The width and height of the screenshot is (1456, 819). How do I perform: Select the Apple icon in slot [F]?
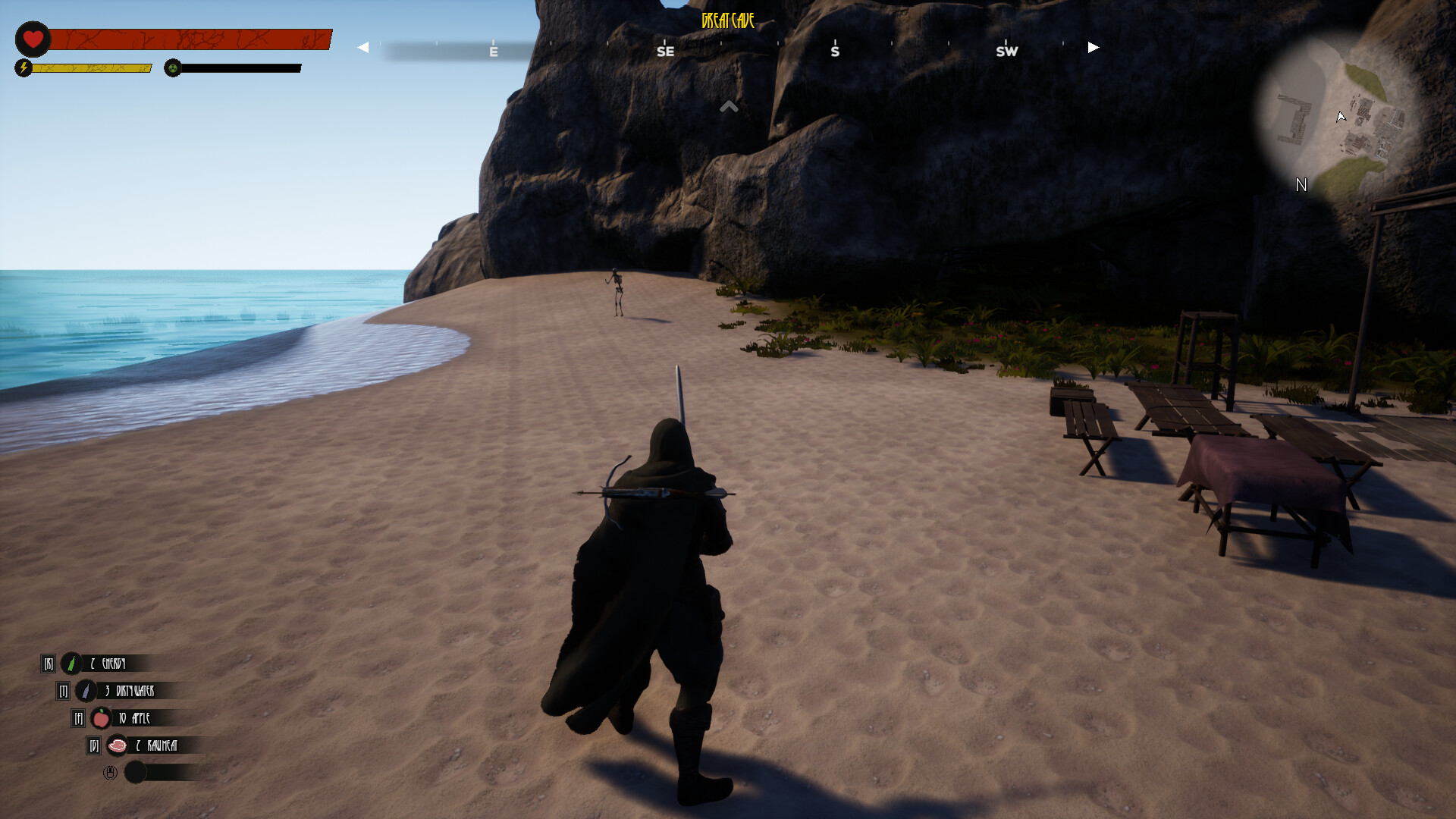tap(101, 718)
